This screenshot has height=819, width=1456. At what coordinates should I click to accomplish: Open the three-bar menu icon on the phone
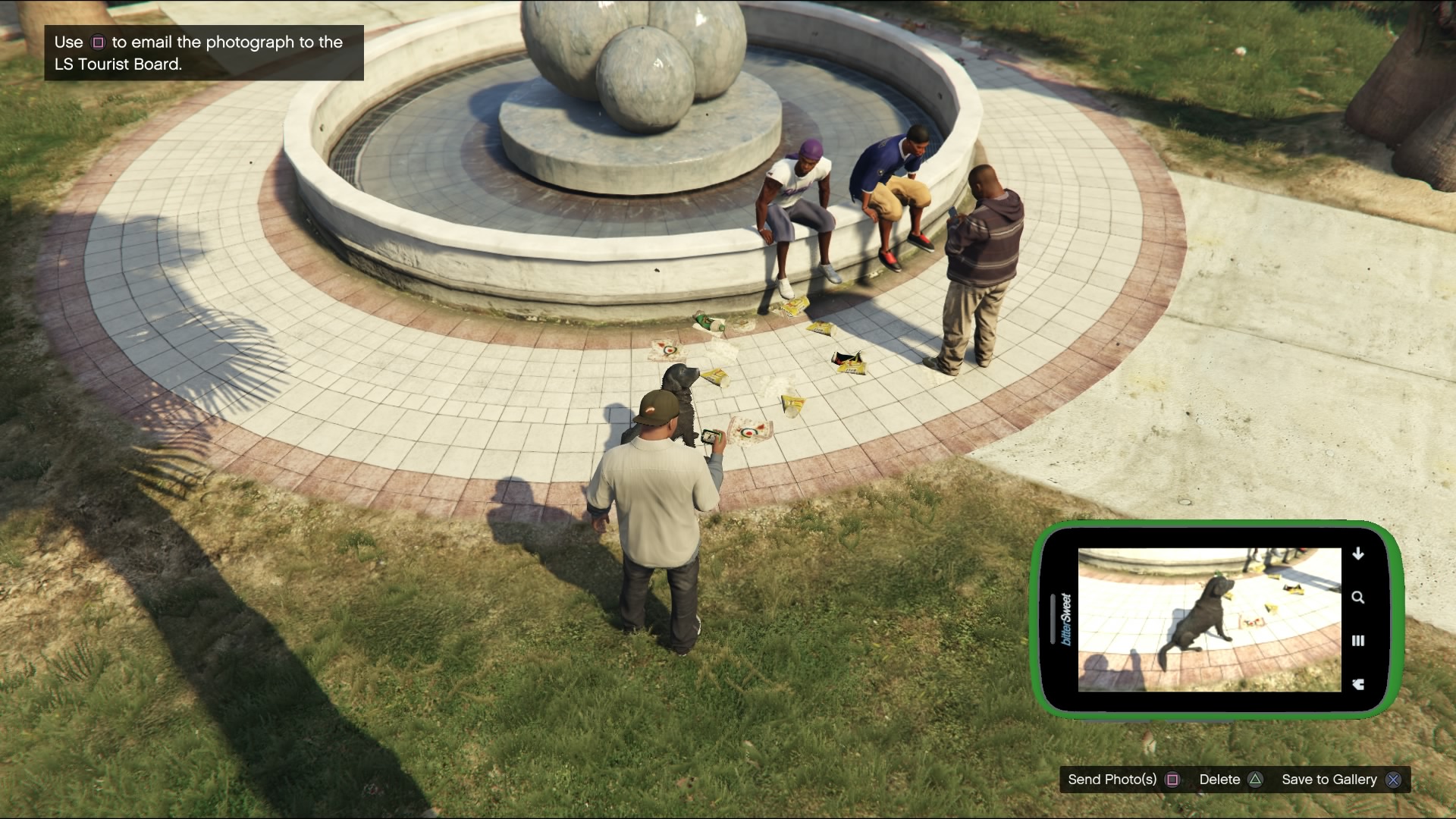(x=1358, y=641)
